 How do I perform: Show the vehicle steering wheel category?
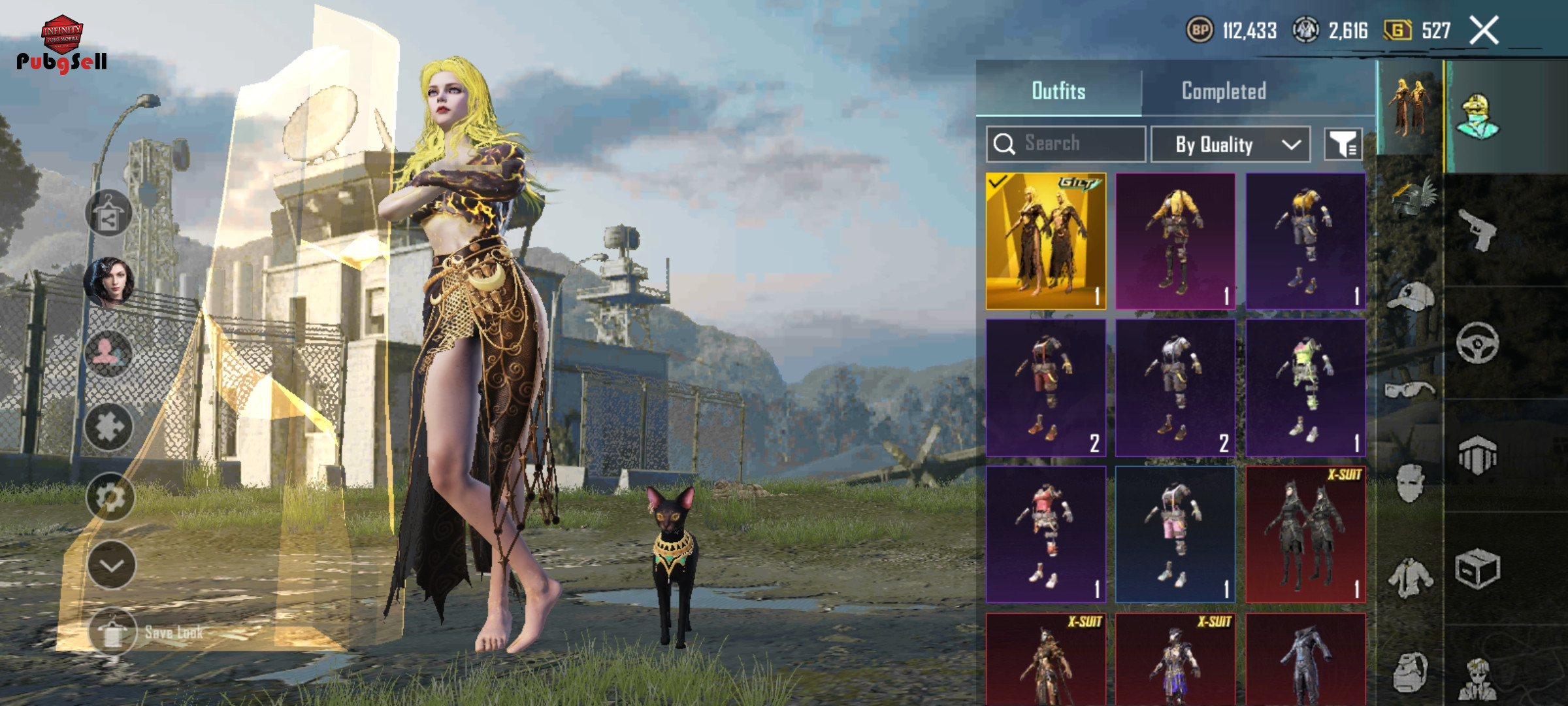click(x=1478, y=343)
